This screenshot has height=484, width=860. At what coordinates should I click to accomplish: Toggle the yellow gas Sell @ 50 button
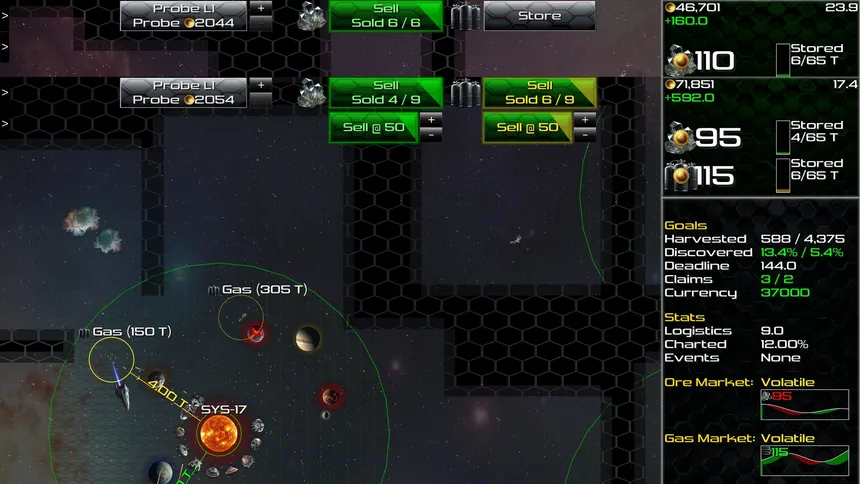[527, 127]
